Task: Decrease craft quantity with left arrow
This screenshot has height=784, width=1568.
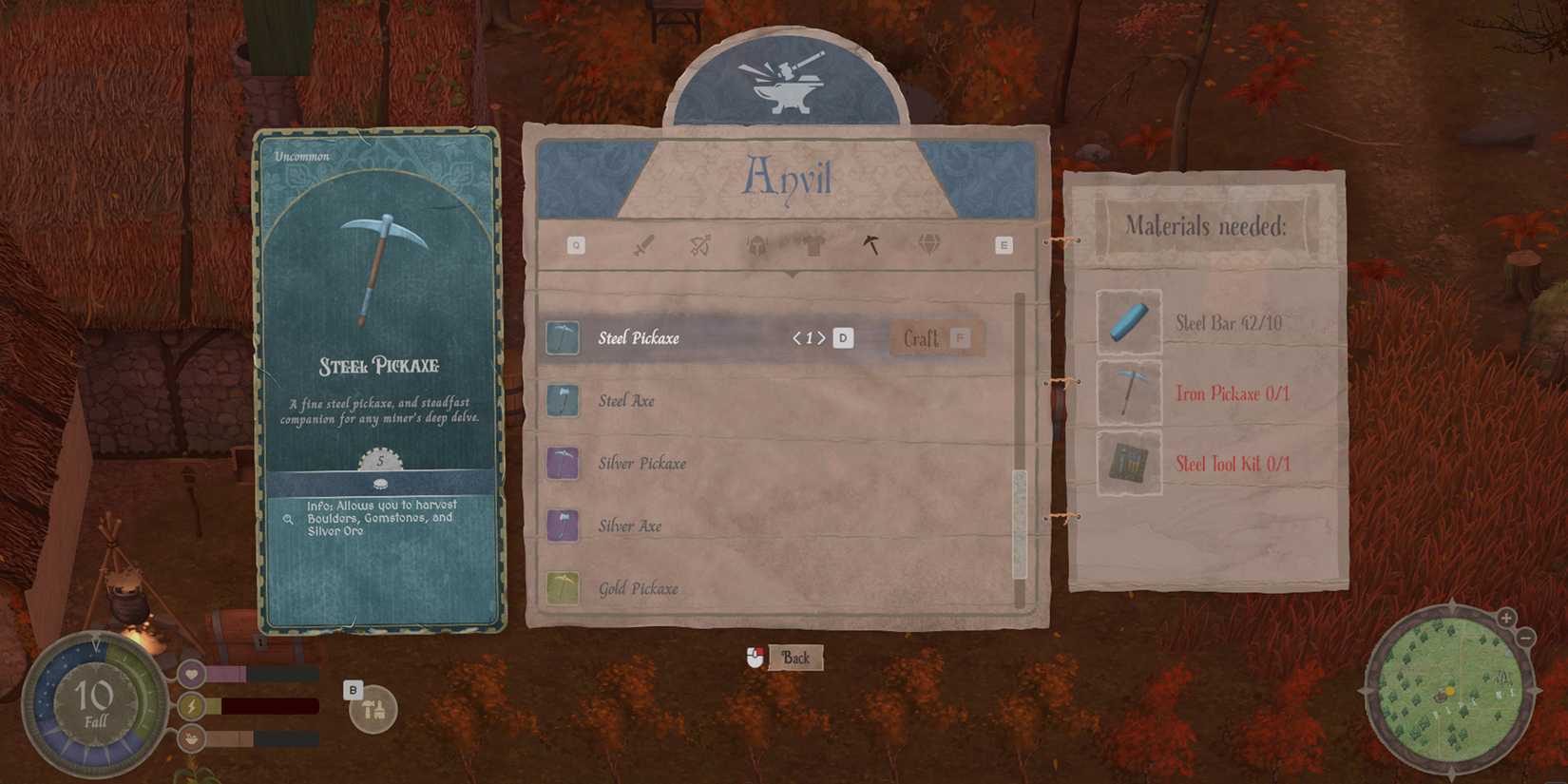Action: pyautogui.click(x=797, y=337)
